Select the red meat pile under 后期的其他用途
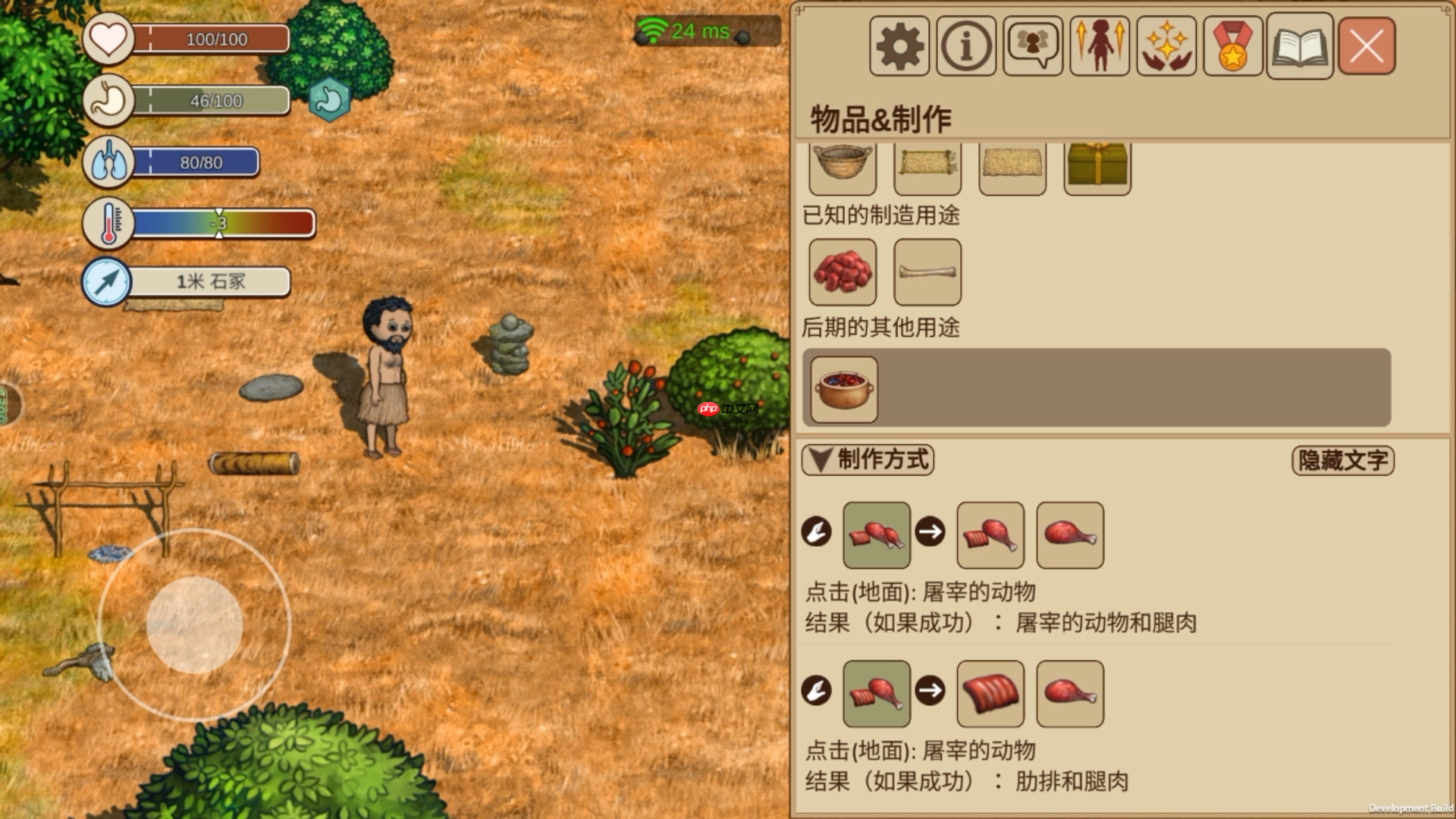Screen dimensions: 1456x819 [842, 271]
